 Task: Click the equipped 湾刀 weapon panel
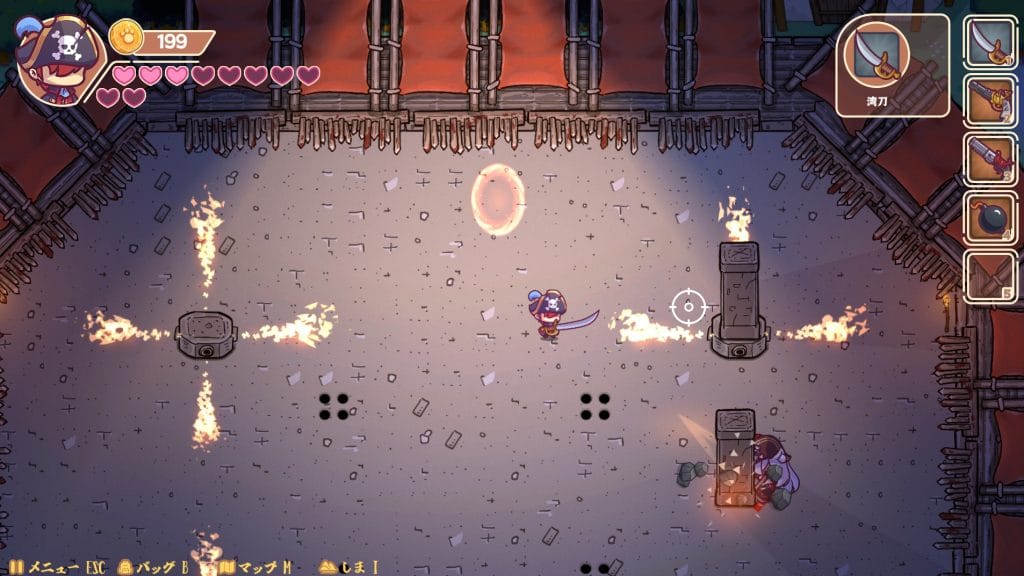coord(892,64)
